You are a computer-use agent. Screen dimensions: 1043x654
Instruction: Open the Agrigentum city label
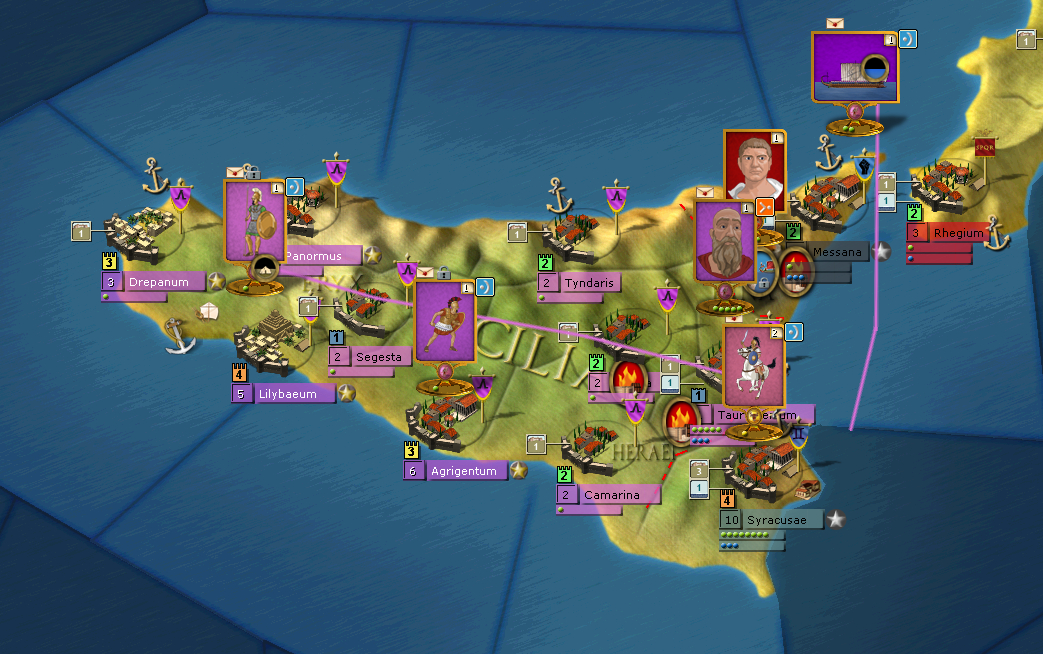tap(462, 471)
